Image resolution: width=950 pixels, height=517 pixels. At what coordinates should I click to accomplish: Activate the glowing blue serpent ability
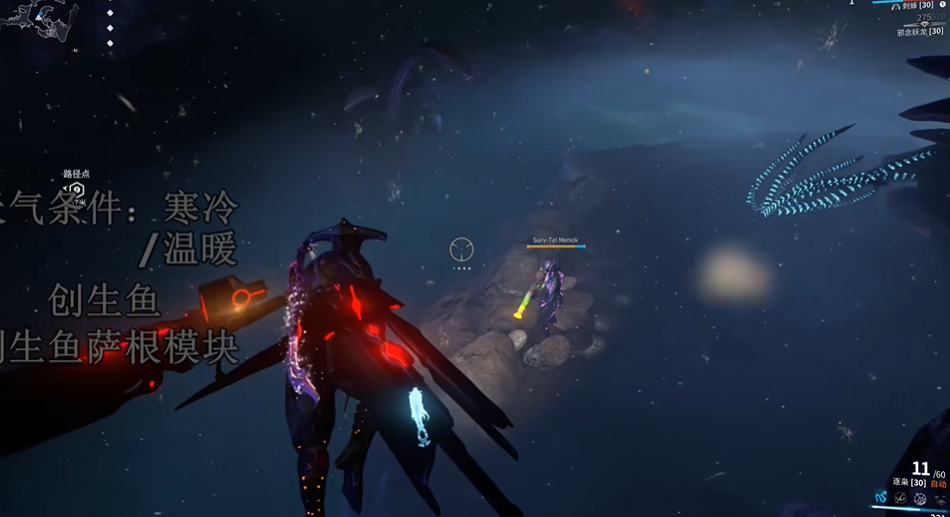(x=881, y=497)
